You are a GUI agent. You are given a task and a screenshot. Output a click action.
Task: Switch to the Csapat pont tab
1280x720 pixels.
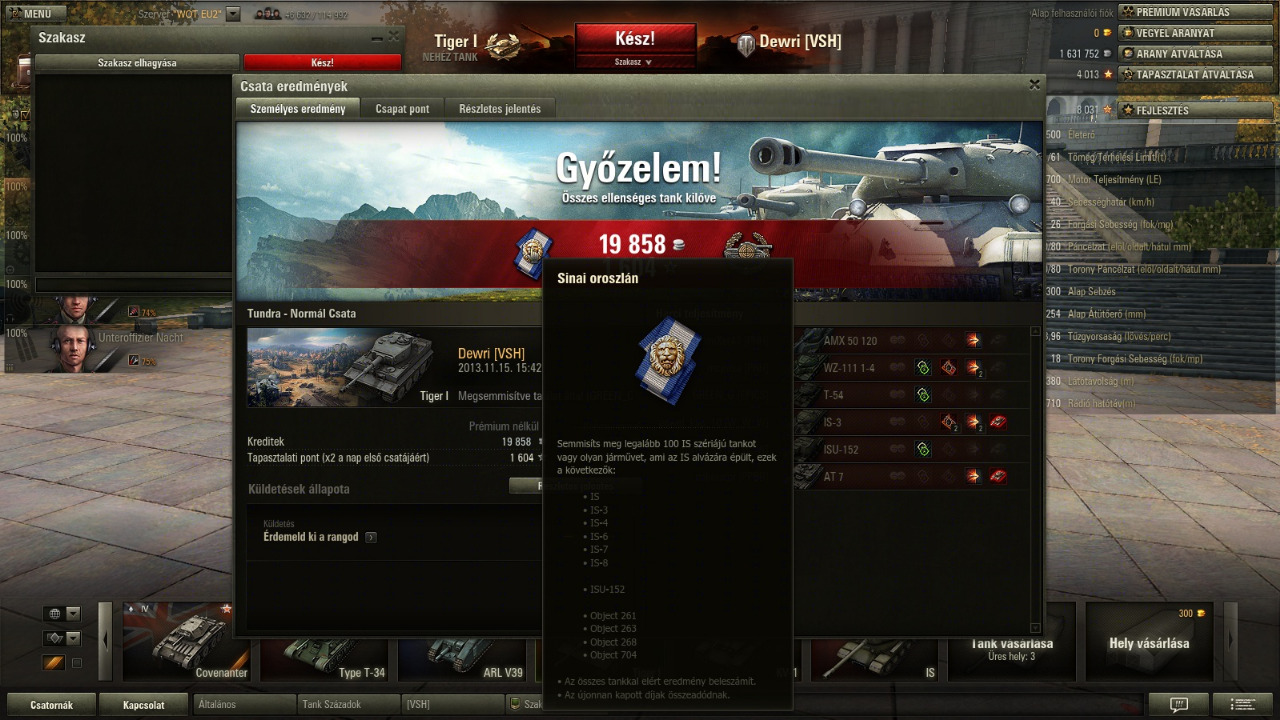(x=402, y=109)
